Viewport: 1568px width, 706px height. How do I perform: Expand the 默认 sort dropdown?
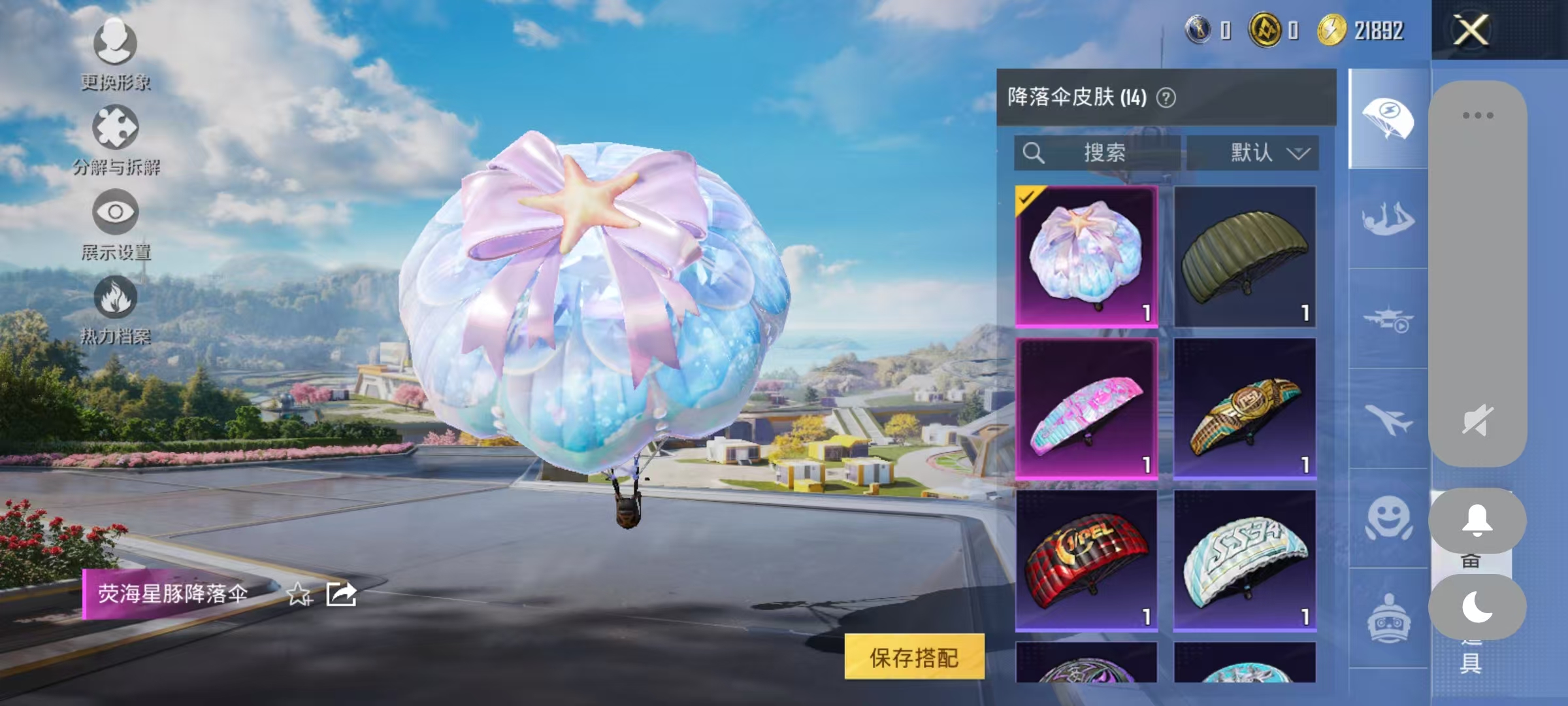[x=1258, y=153]
